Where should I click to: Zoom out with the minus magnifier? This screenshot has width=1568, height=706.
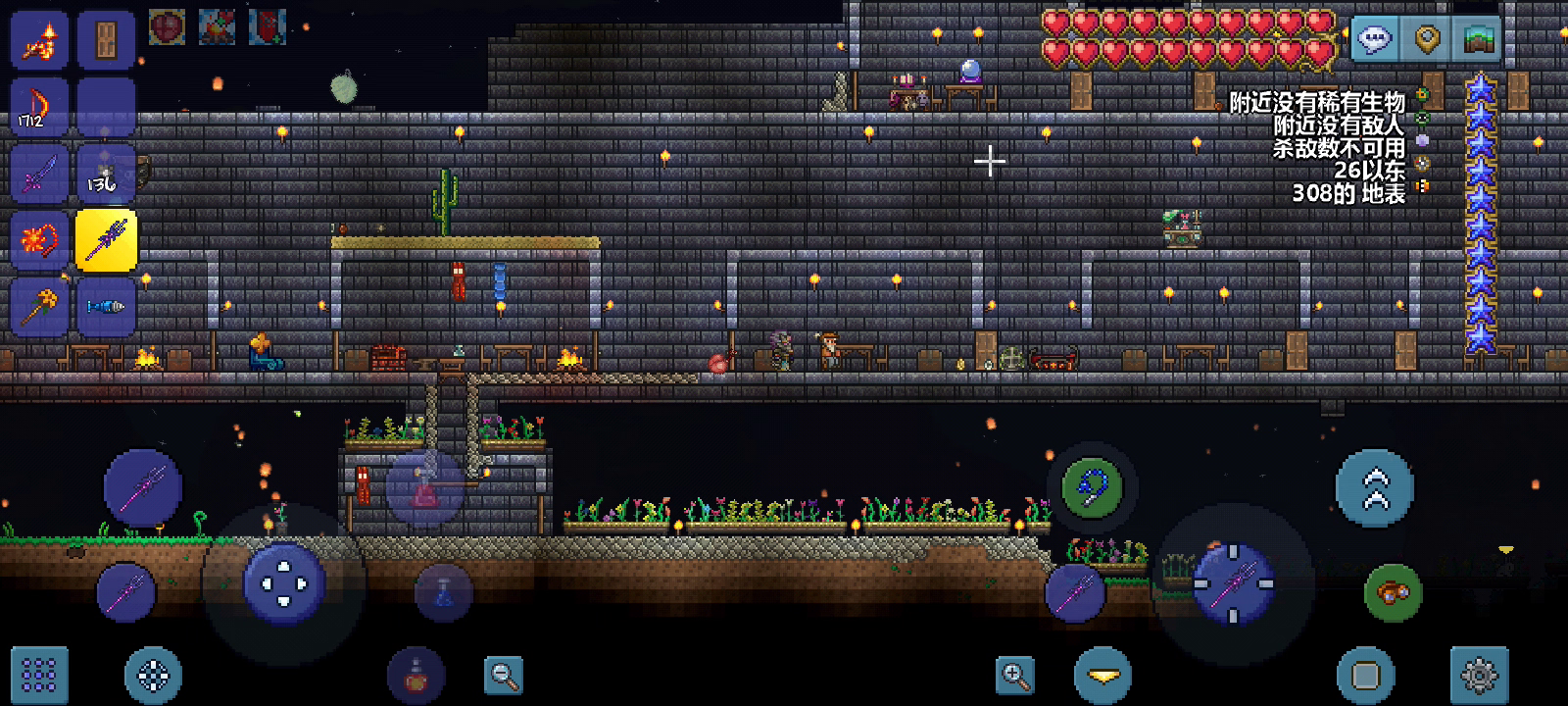(504, 675)
